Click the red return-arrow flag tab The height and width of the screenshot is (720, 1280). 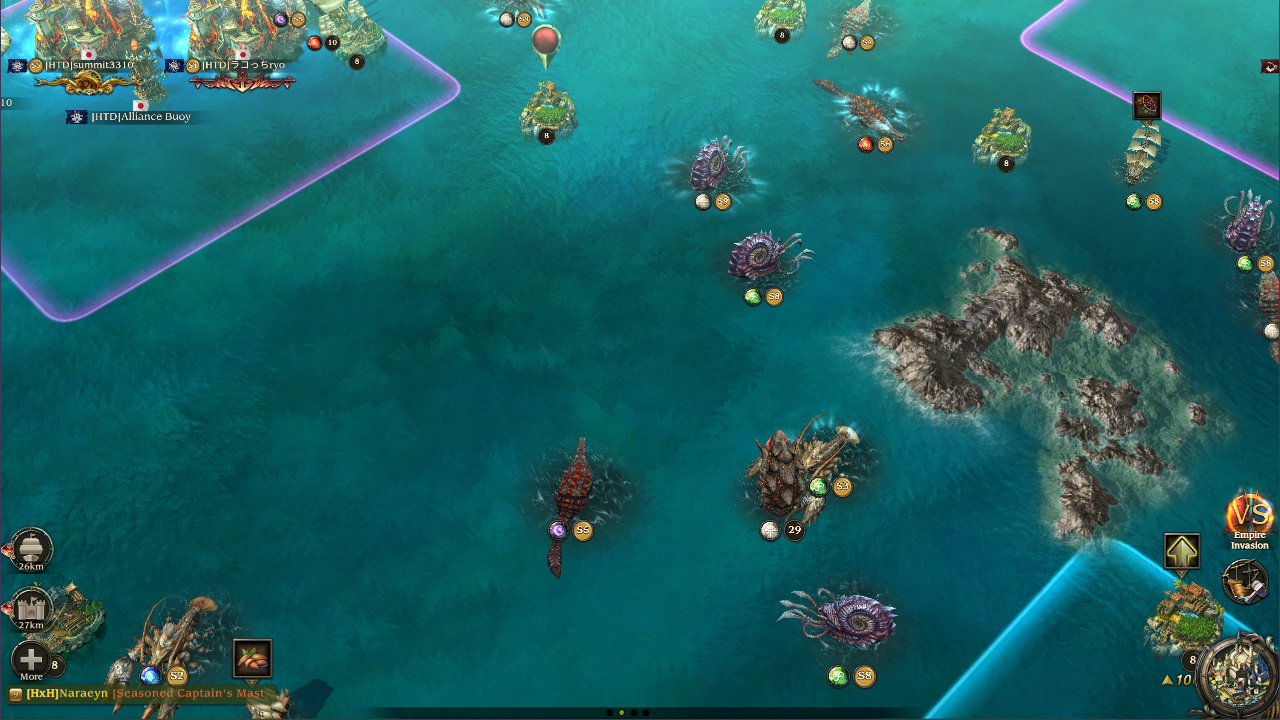click(x=1270, y=67)
